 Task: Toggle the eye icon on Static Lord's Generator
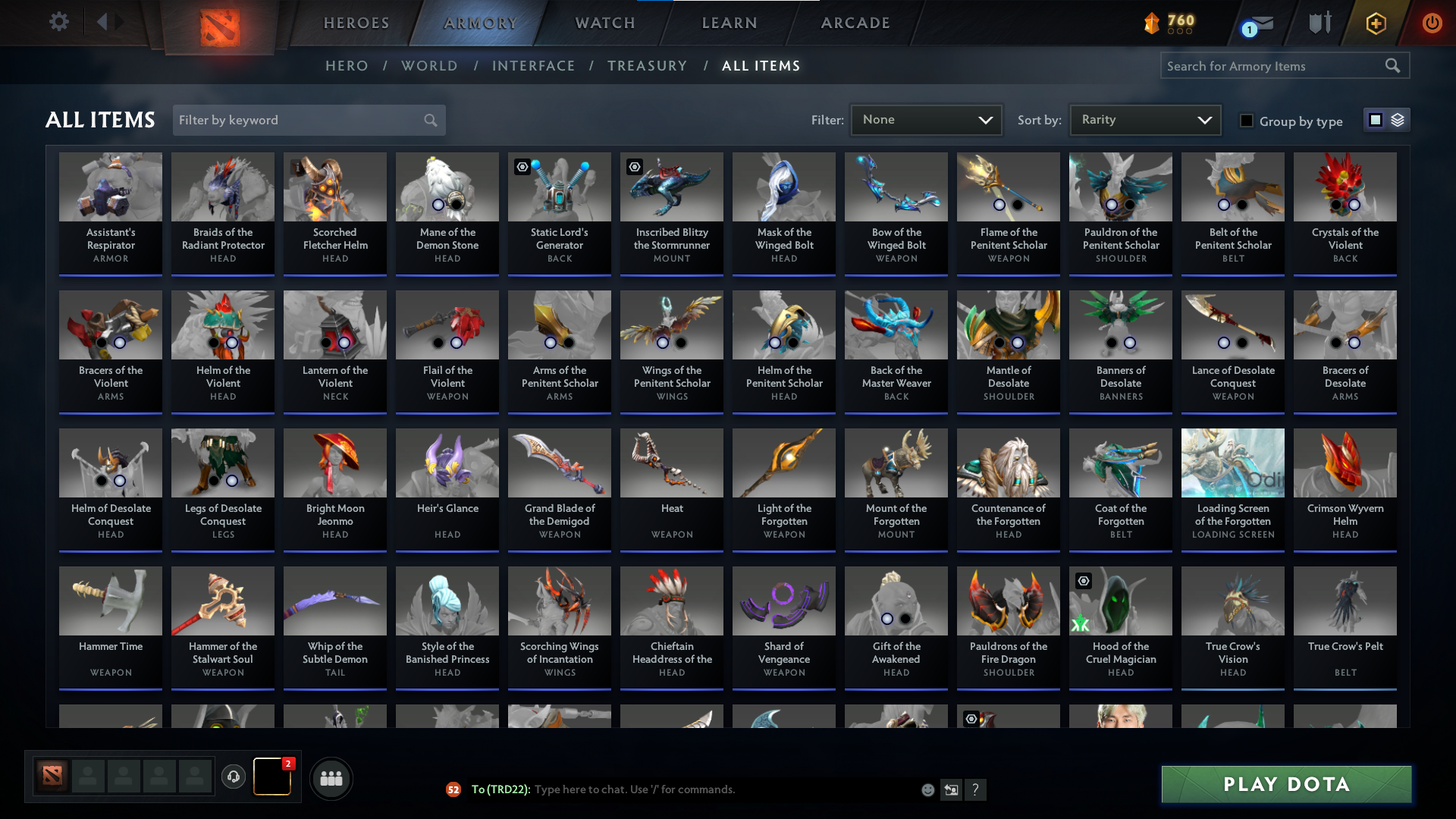click(x=522, y=168)
